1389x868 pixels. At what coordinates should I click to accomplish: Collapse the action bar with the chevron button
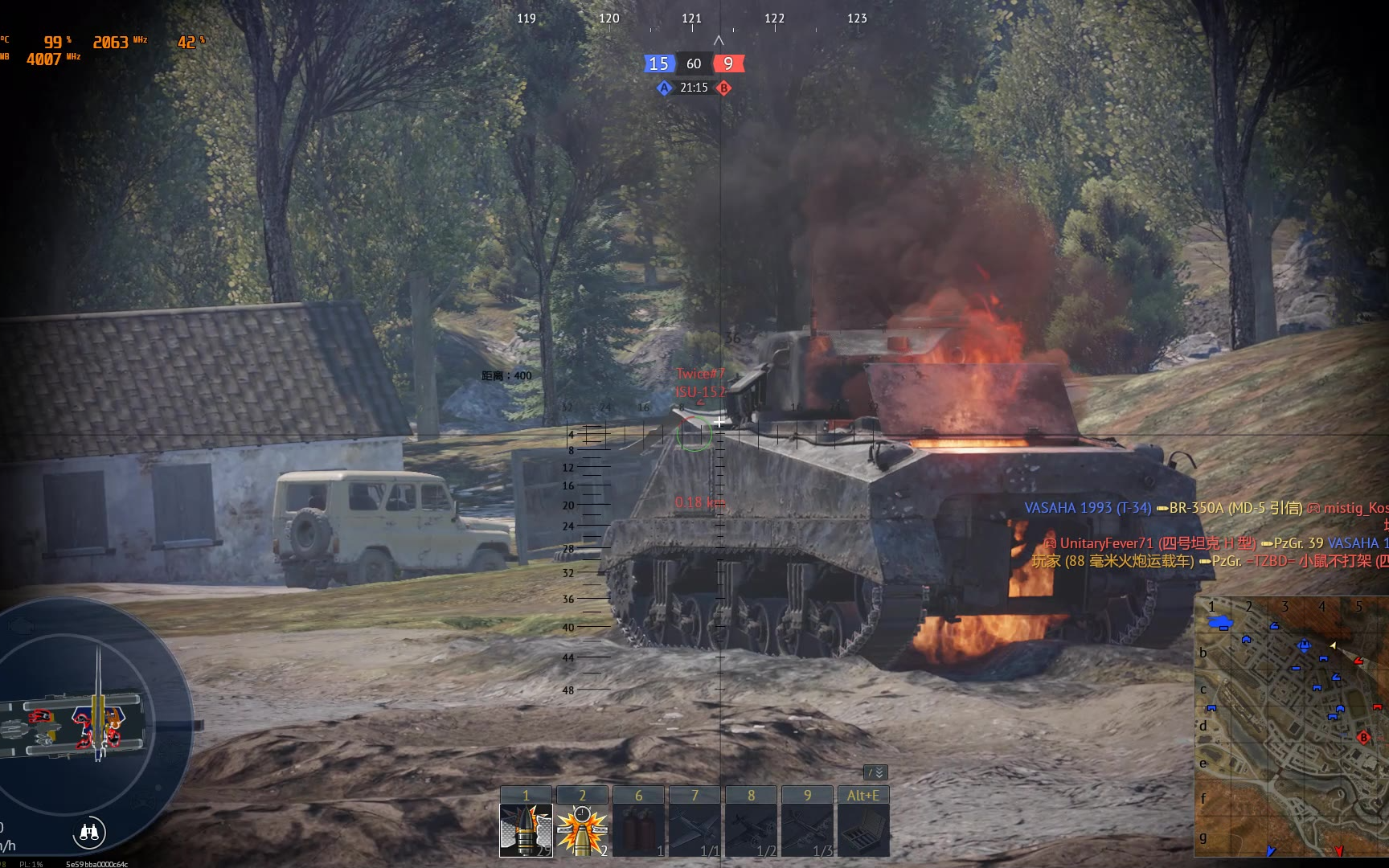coord(875,772)
